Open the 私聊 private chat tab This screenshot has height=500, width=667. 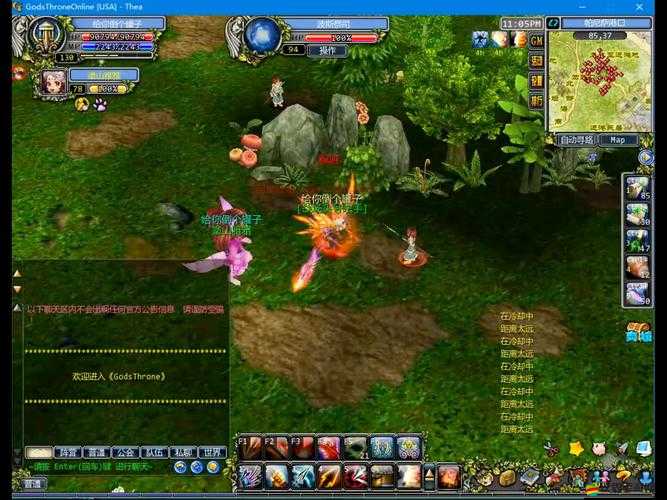(182, 452)
